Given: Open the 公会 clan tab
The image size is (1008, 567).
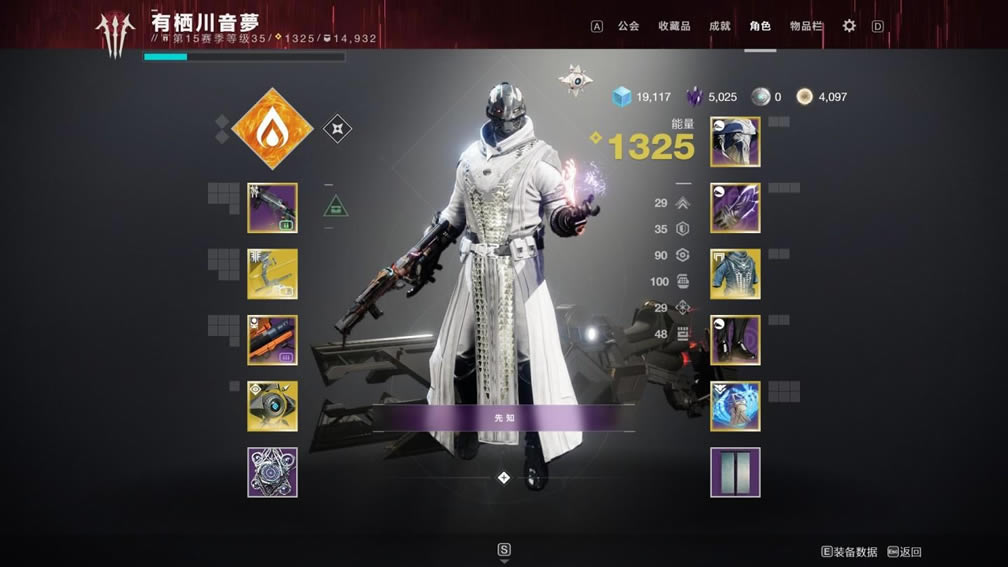Looking at the screenshot, I should (x=628, y=26).
